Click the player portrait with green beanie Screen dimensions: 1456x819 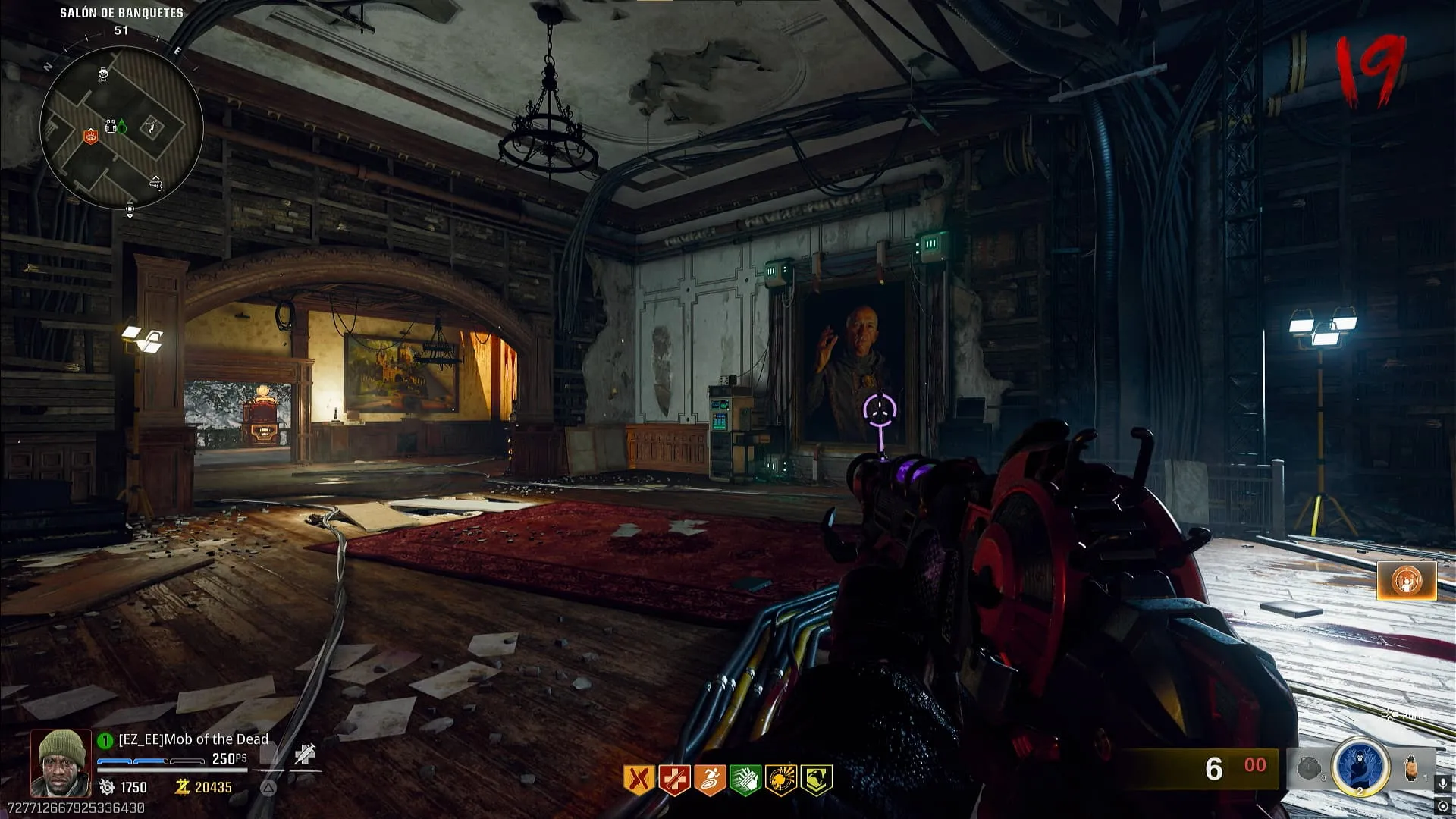point(61,763)
